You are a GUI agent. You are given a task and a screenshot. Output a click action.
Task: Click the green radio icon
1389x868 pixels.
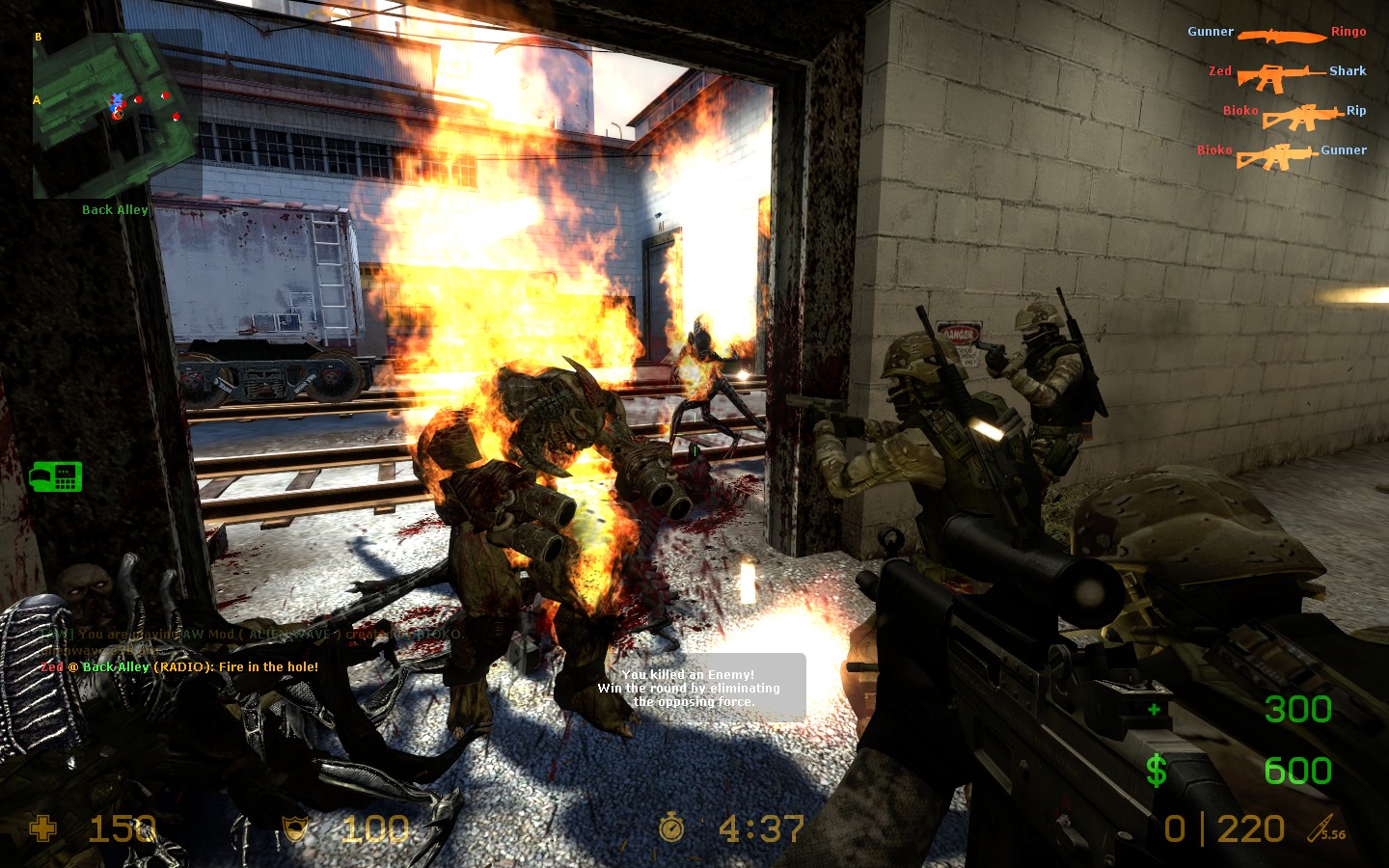pos(56,476)
